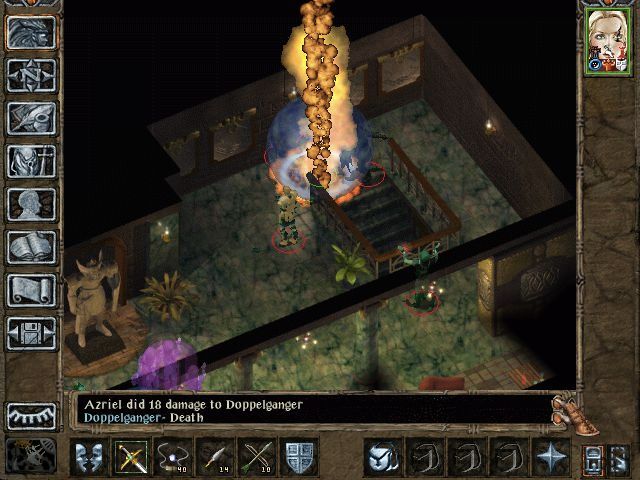Open the journal
Screen dimensions: 640x480
(x=31, y=118)
